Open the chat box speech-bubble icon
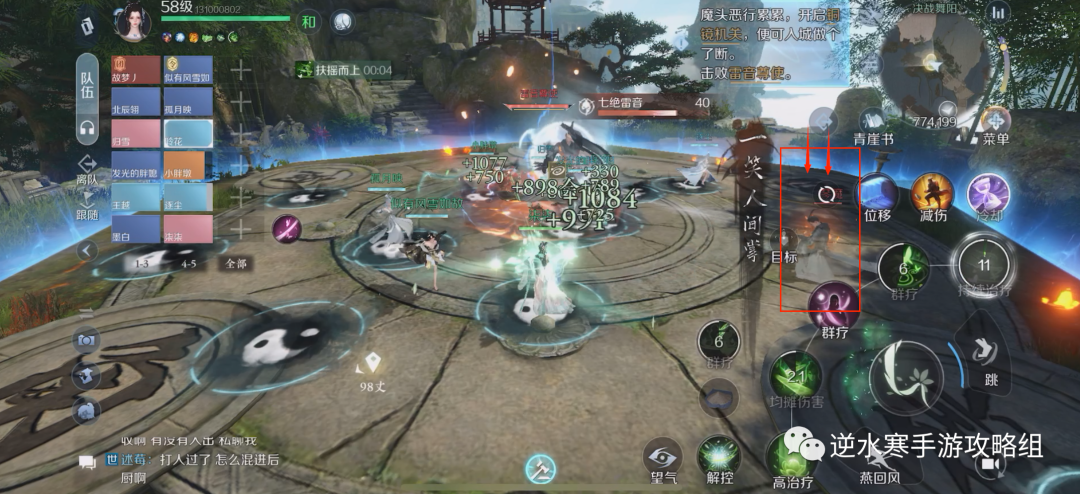 click(x=87, y=461)
